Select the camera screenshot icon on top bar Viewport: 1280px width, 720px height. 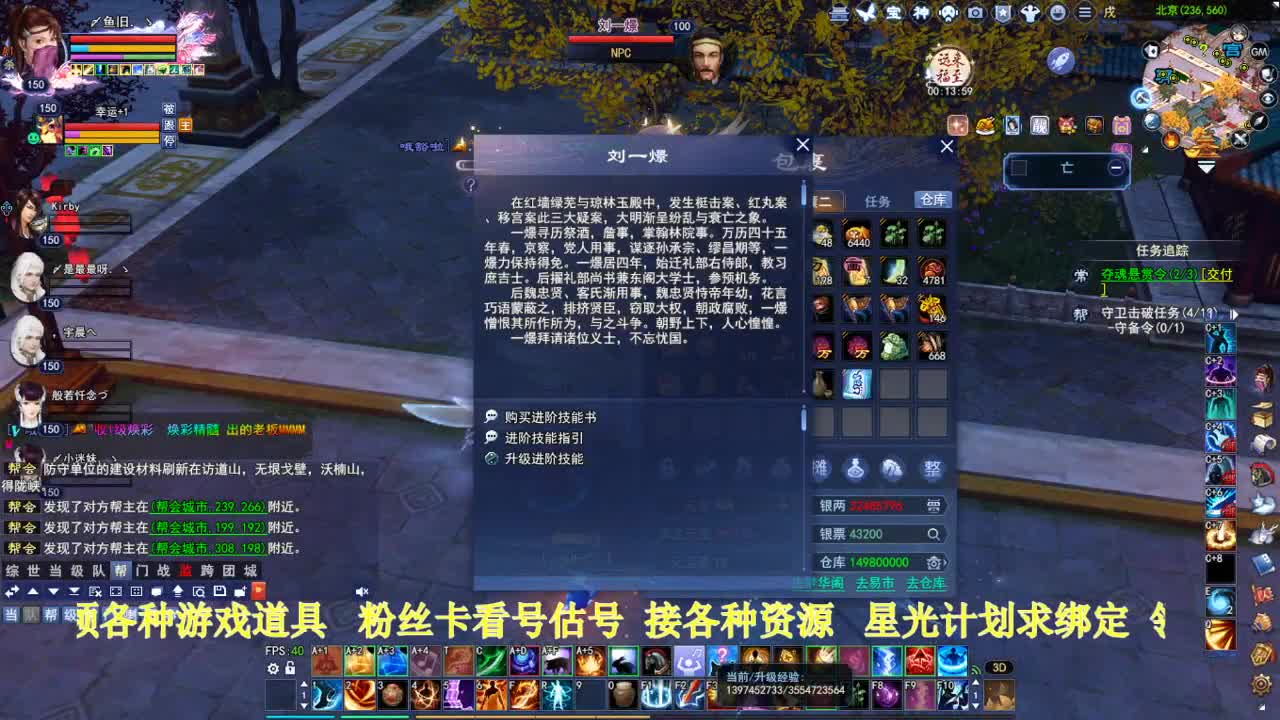click(x=973, y=13)
